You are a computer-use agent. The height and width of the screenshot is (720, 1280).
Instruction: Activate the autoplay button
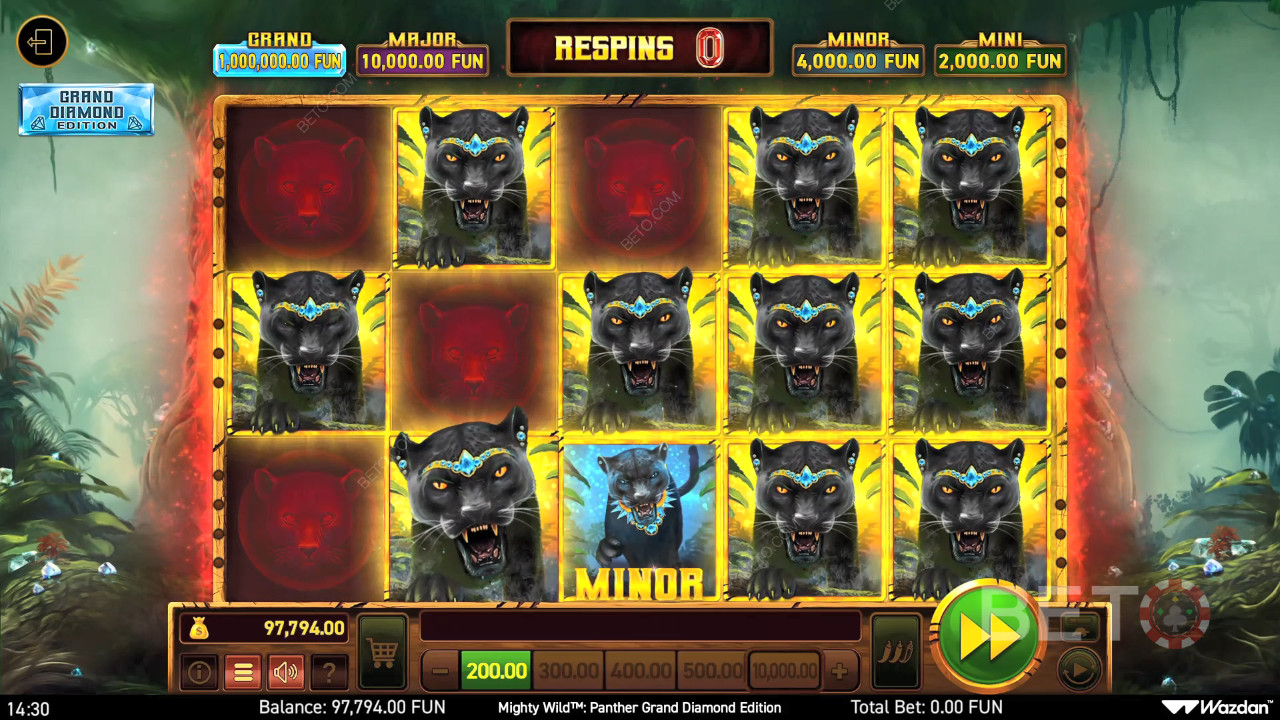pyautogui.click(x=1078, y=670)
